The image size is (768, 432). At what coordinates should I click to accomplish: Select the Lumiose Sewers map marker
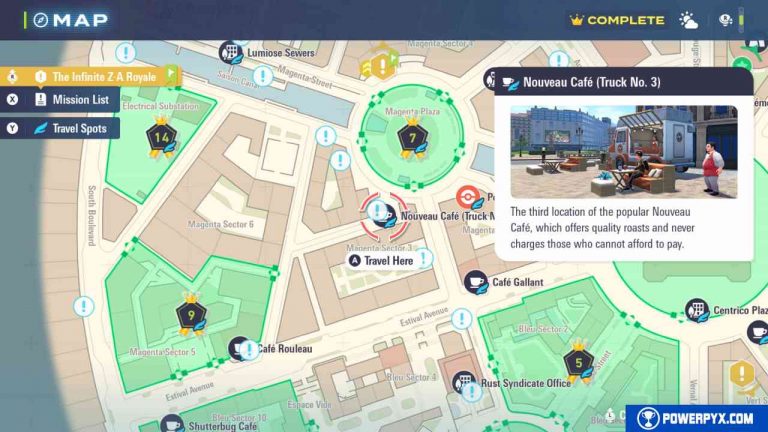tap(231, 52)
